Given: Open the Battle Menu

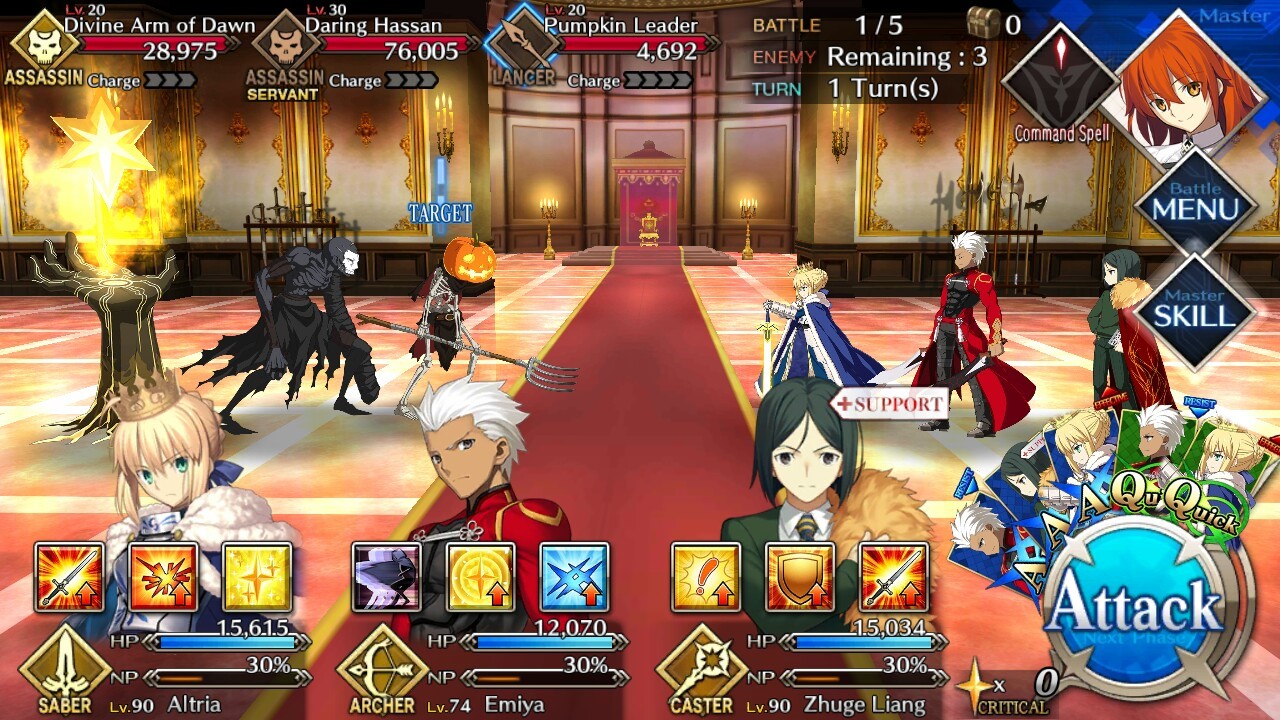Looking at the screenshot, I should click(x=1195, y=203).
